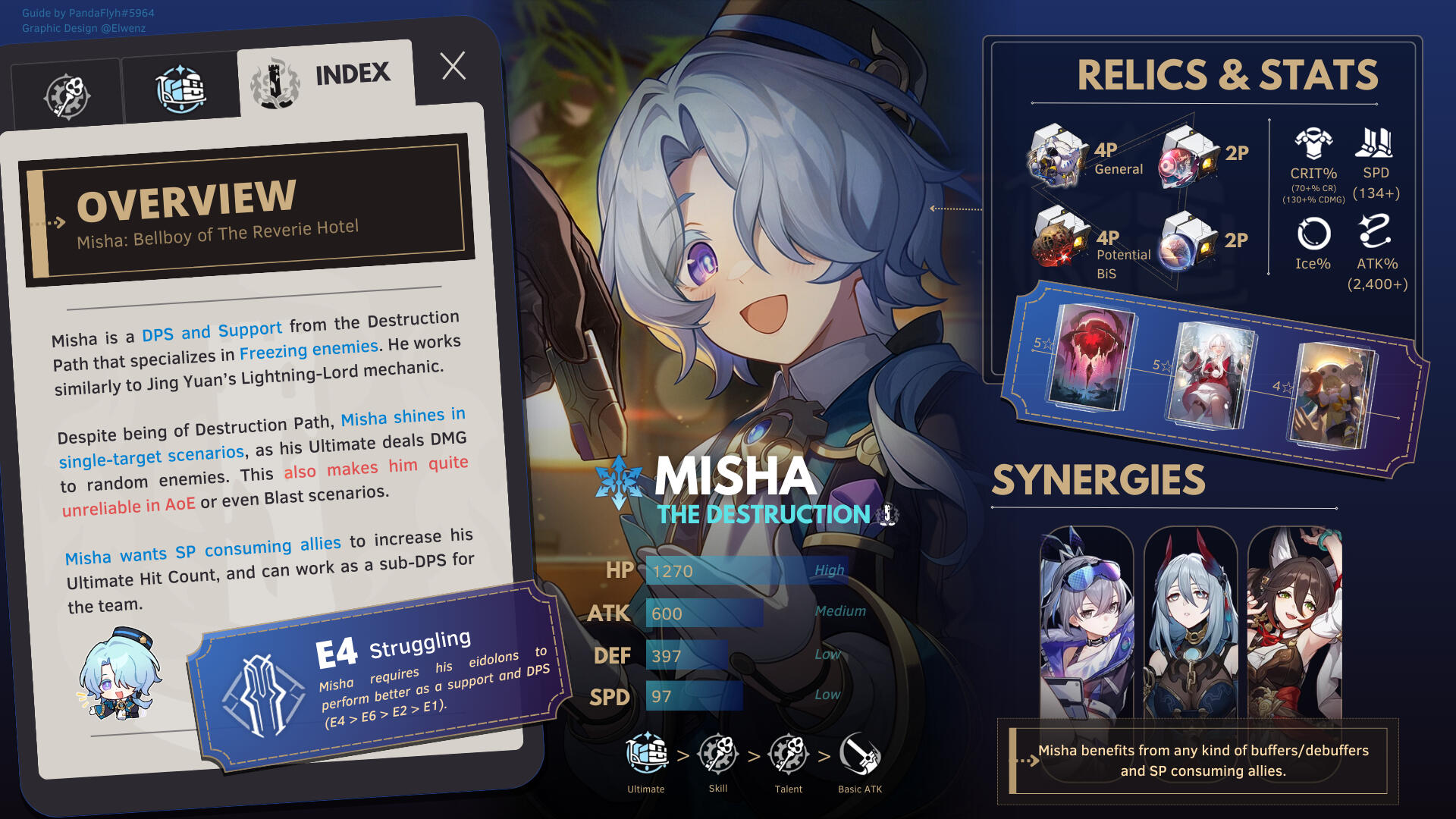
Task: Click the Ultimate trace icon
Action: pos(646,755)
